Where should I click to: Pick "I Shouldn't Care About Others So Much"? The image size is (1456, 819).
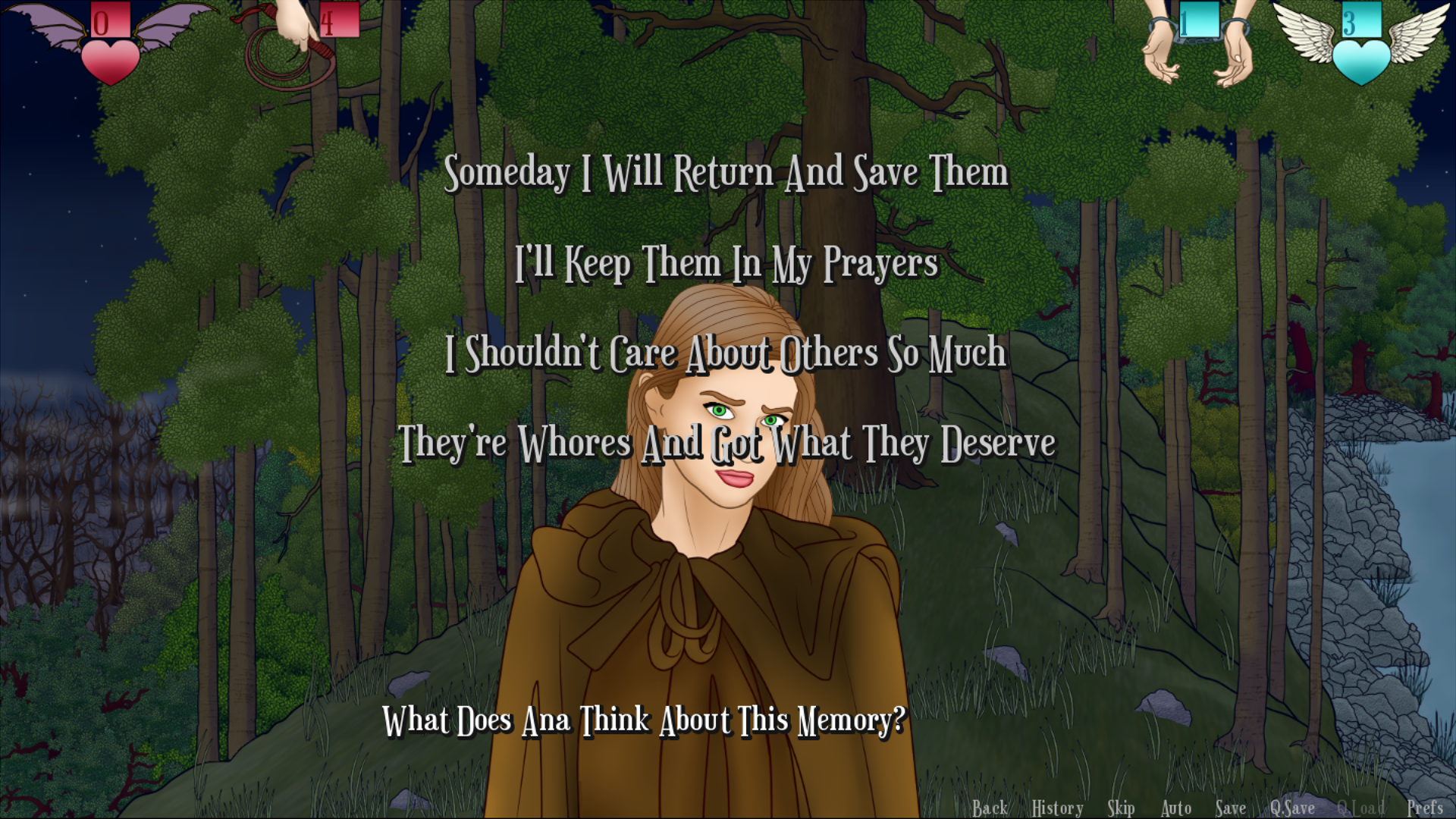point(726,353)
